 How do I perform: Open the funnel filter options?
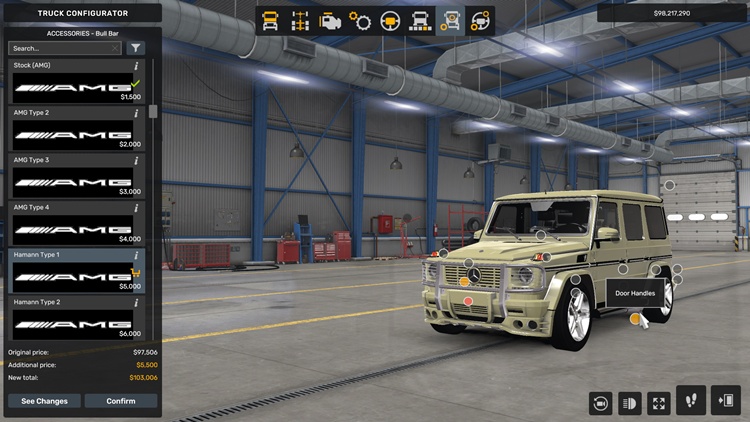(136, 48)
